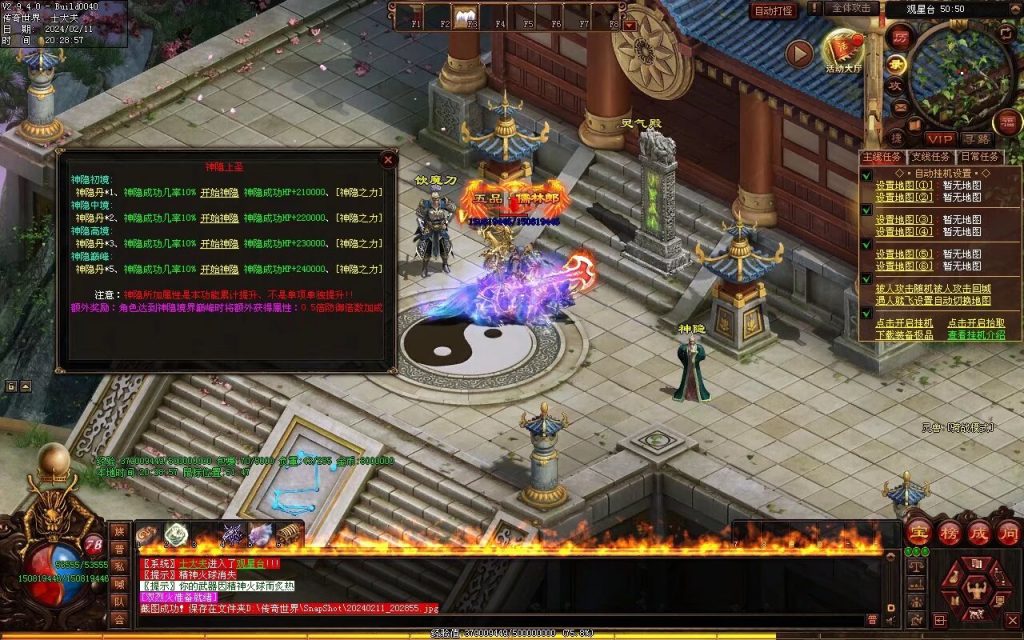Open the minimap

coord(961,73)
